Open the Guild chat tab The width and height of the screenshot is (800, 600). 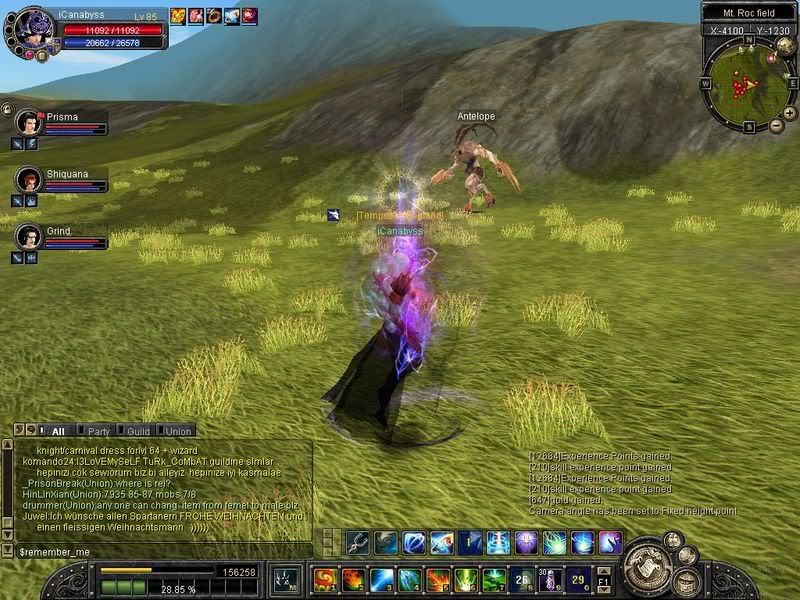tap(139, 431)
